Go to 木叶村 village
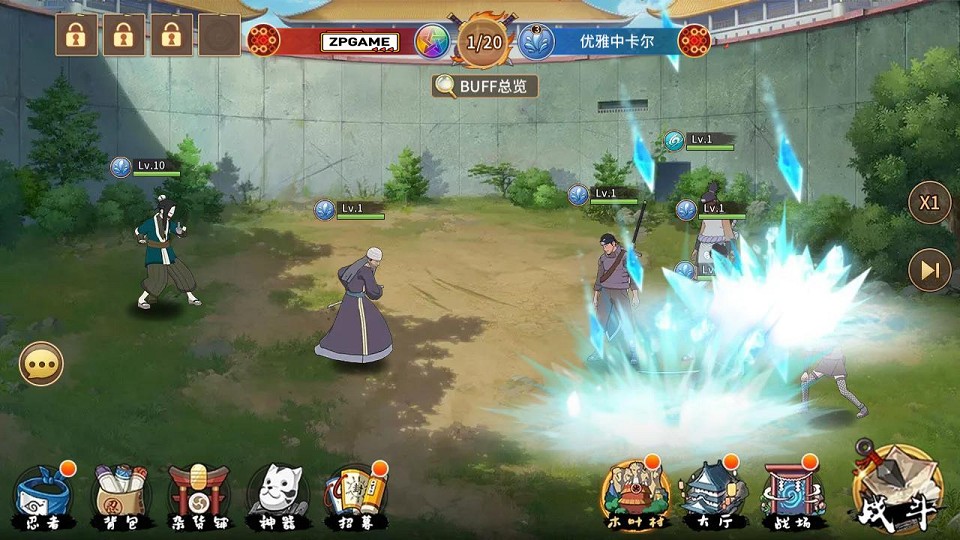Viewport: 960px width, 540px height. [x=636, y=493]
